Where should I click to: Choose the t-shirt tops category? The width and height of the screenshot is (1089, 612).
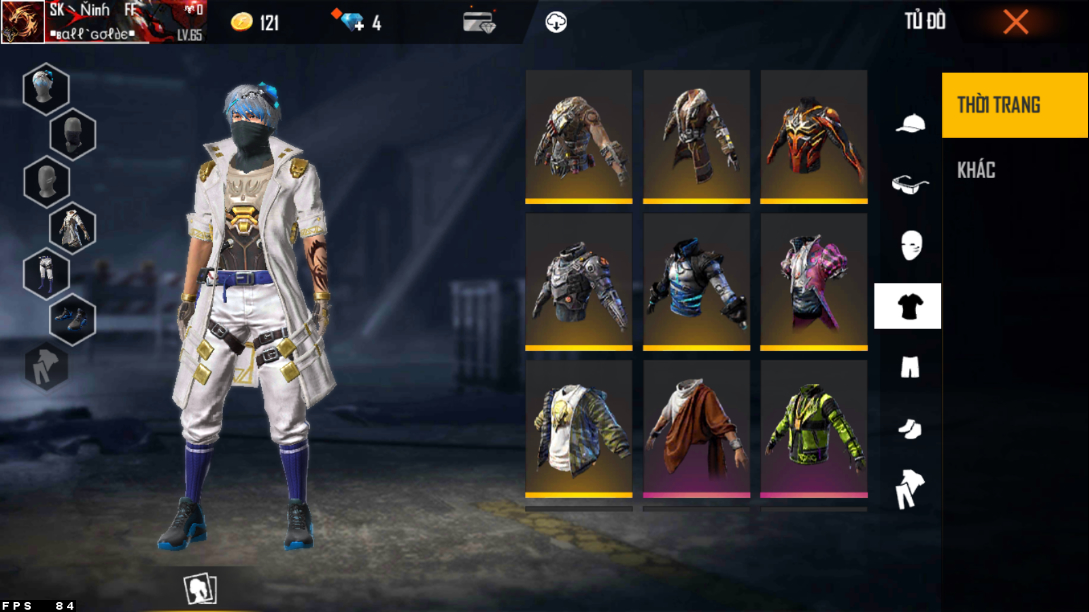[x=908, y=307]
